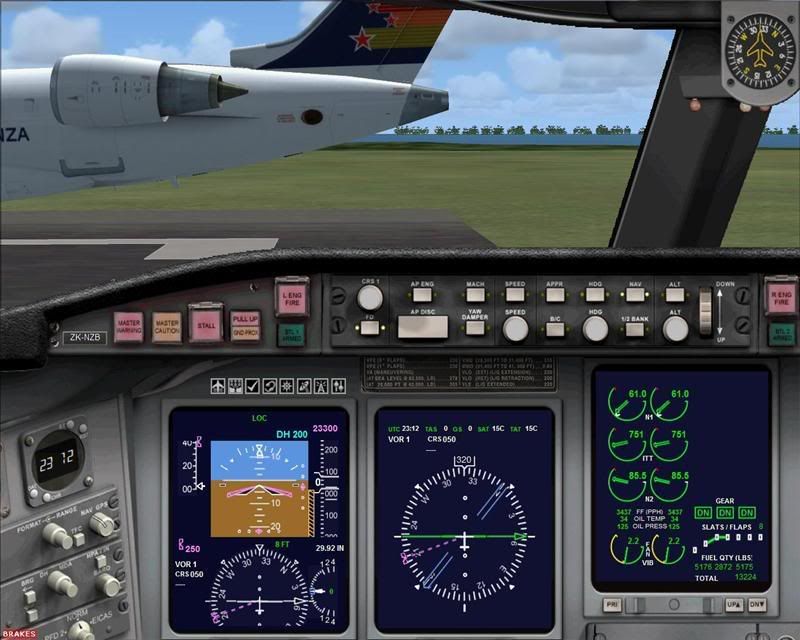Arm the APPR approach mode button
Image resolution: width=800 pixels, height=640 pixels.
[555, 295]
